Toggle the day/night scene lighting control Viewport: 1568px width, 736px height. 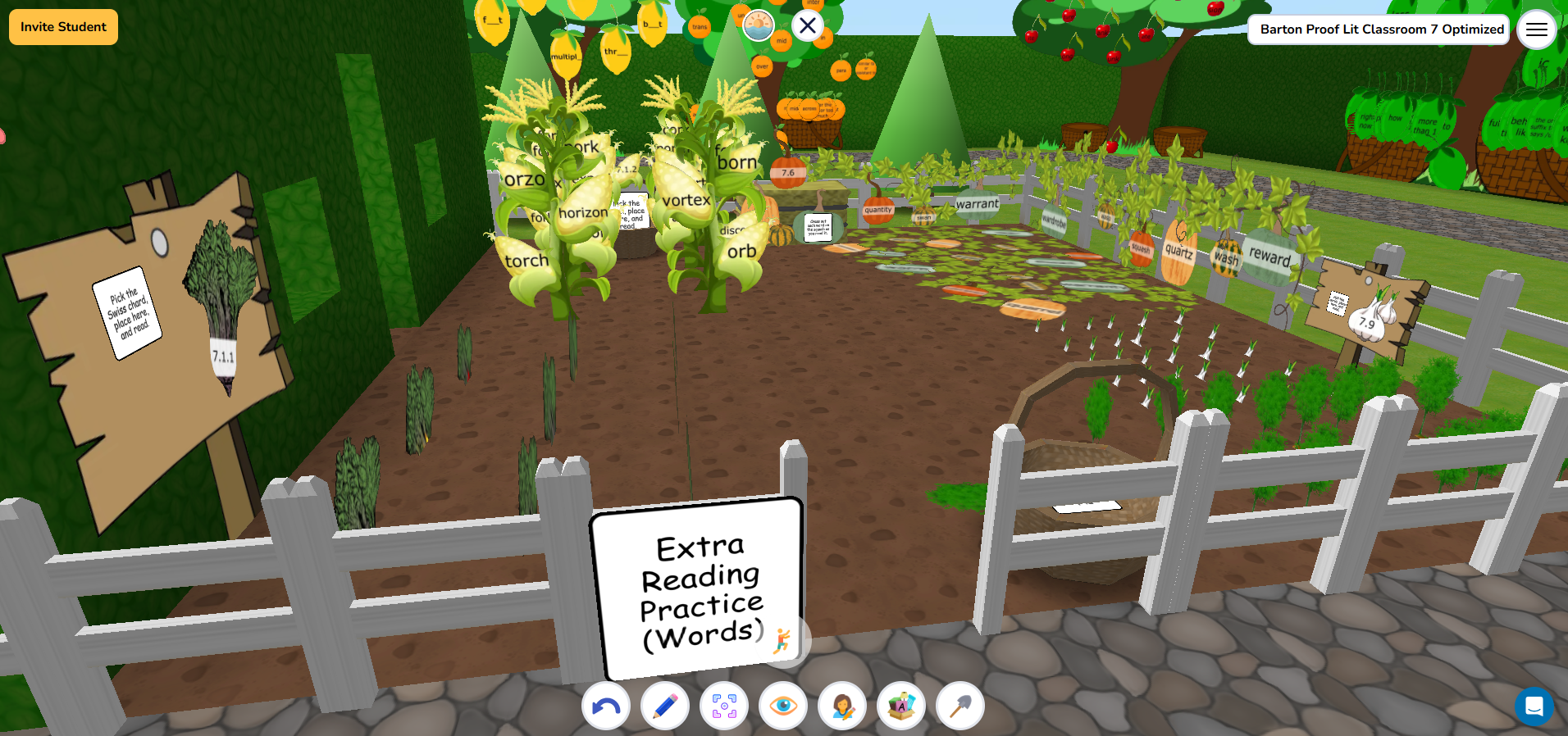(x=759, y=25)
